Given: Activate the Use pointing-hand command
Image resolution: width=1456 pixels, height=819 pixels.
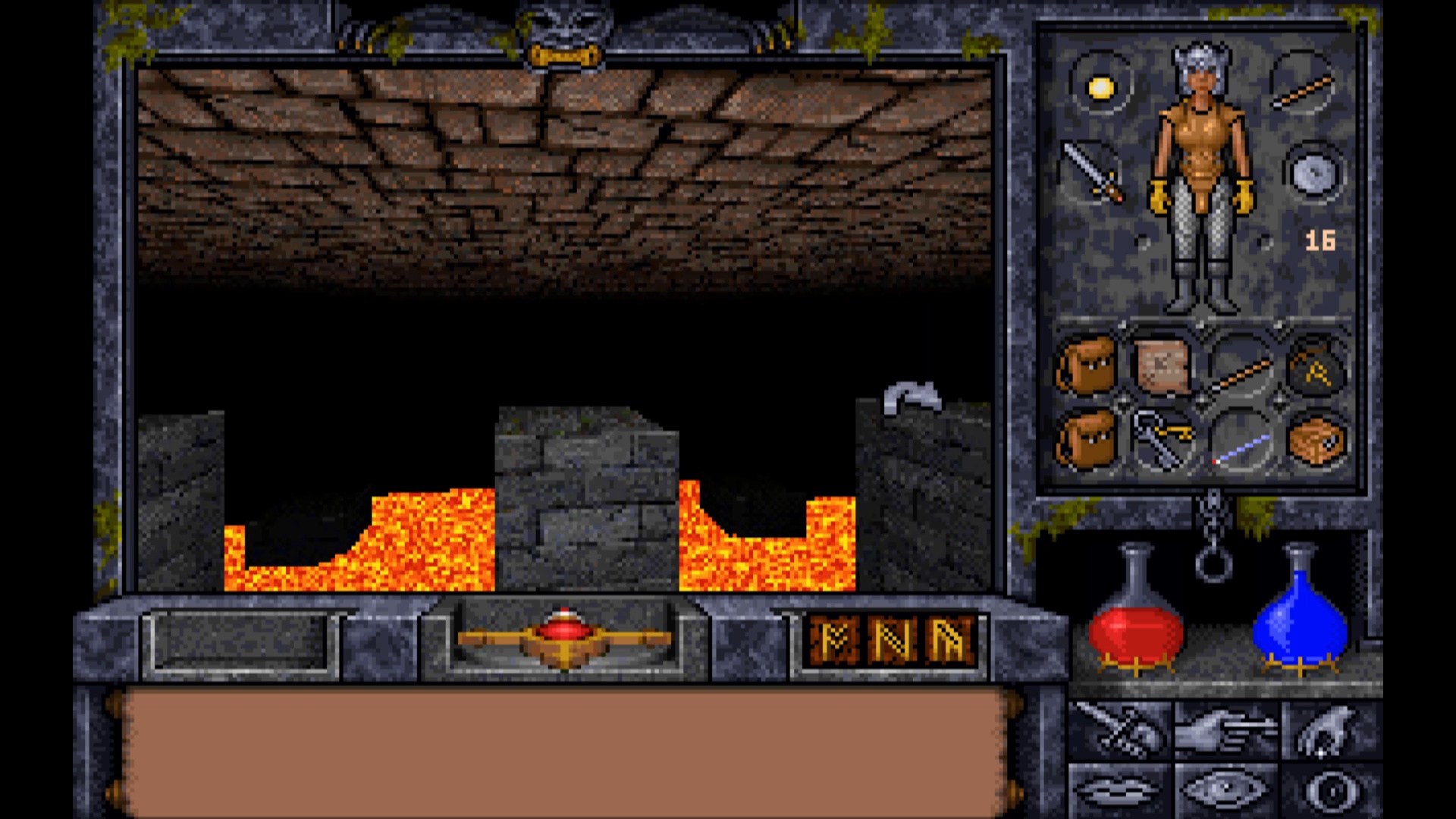Looking at the screenshot, I should click(x=1225, y=730).
